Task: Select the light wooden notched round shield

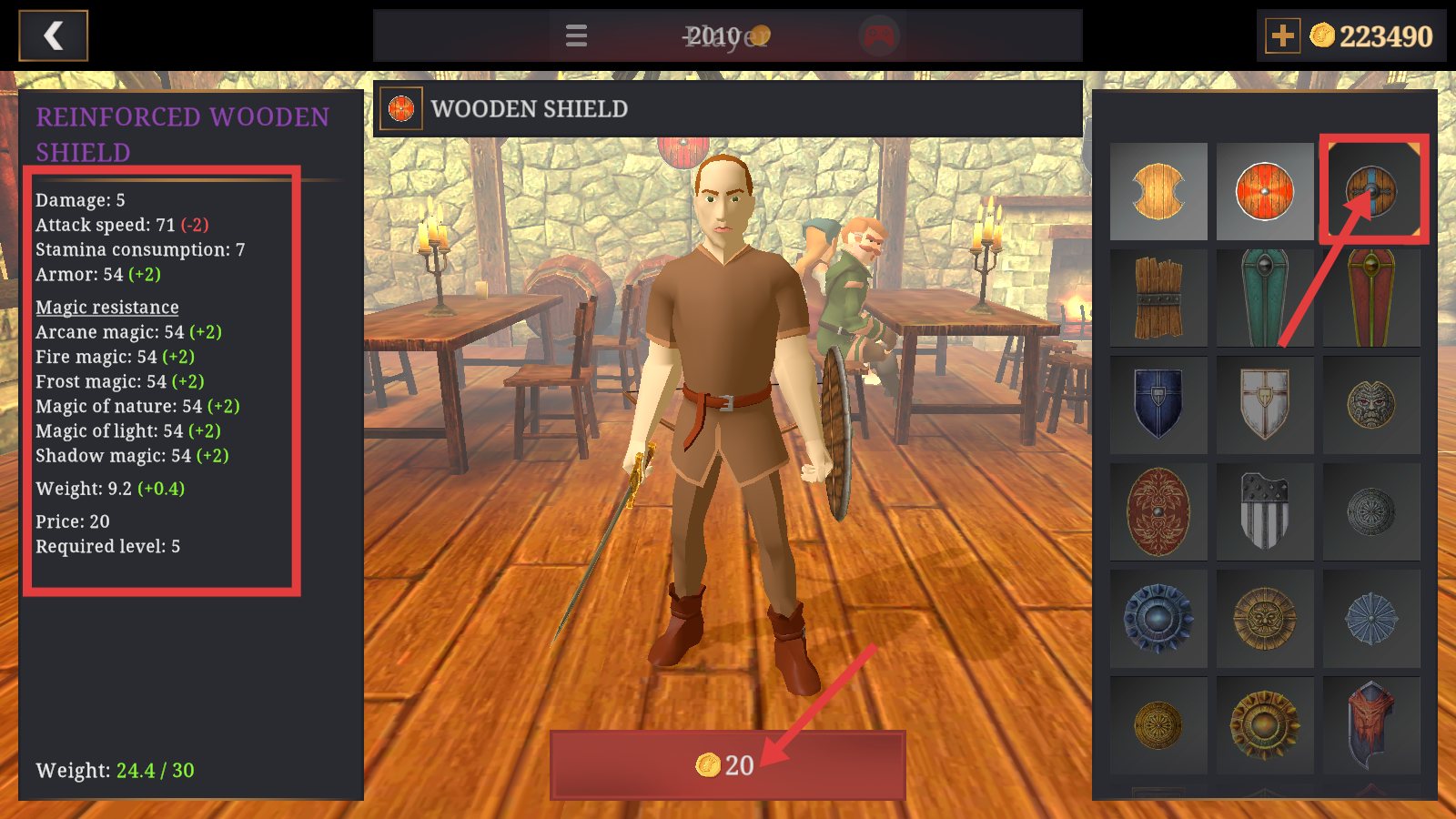Action: (x=1158, y=191)
